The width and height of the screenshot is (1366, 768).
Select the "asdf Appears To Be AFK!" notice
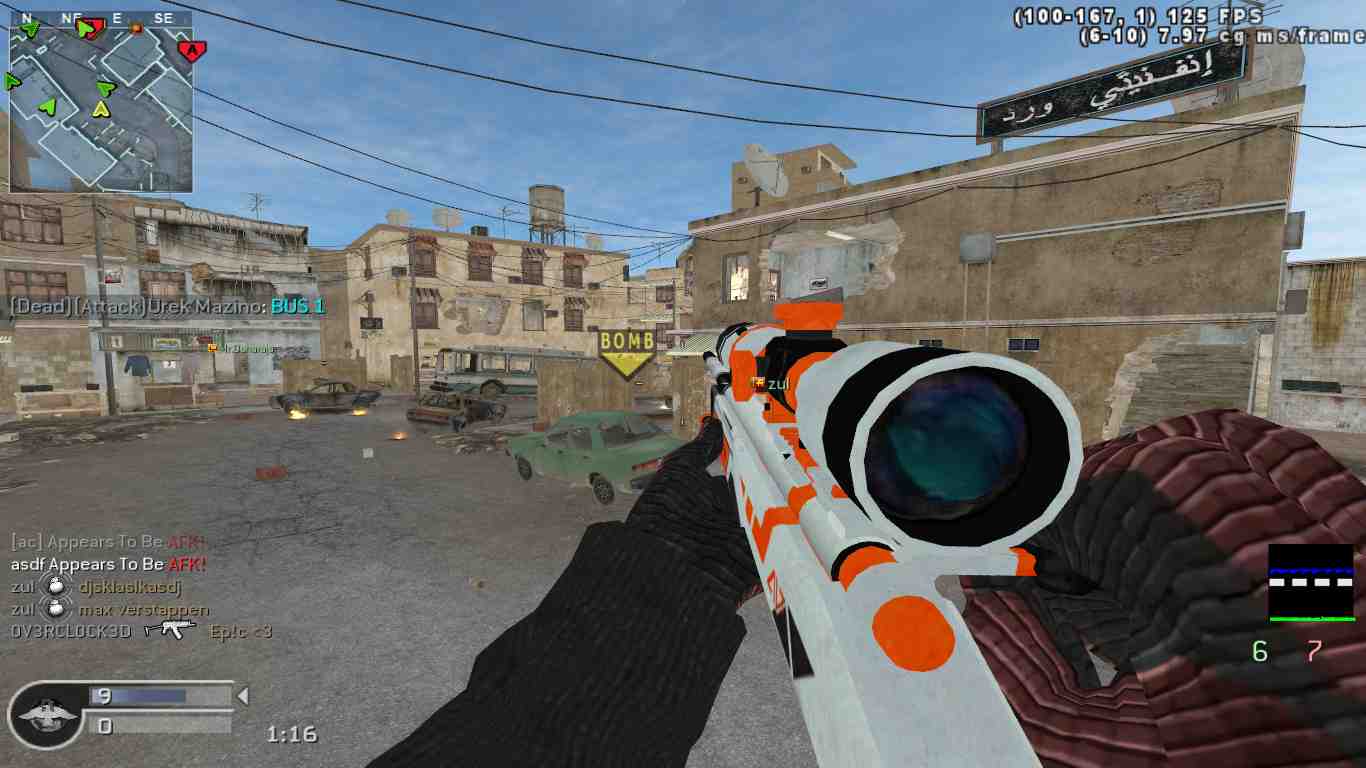tap(108, 564)
